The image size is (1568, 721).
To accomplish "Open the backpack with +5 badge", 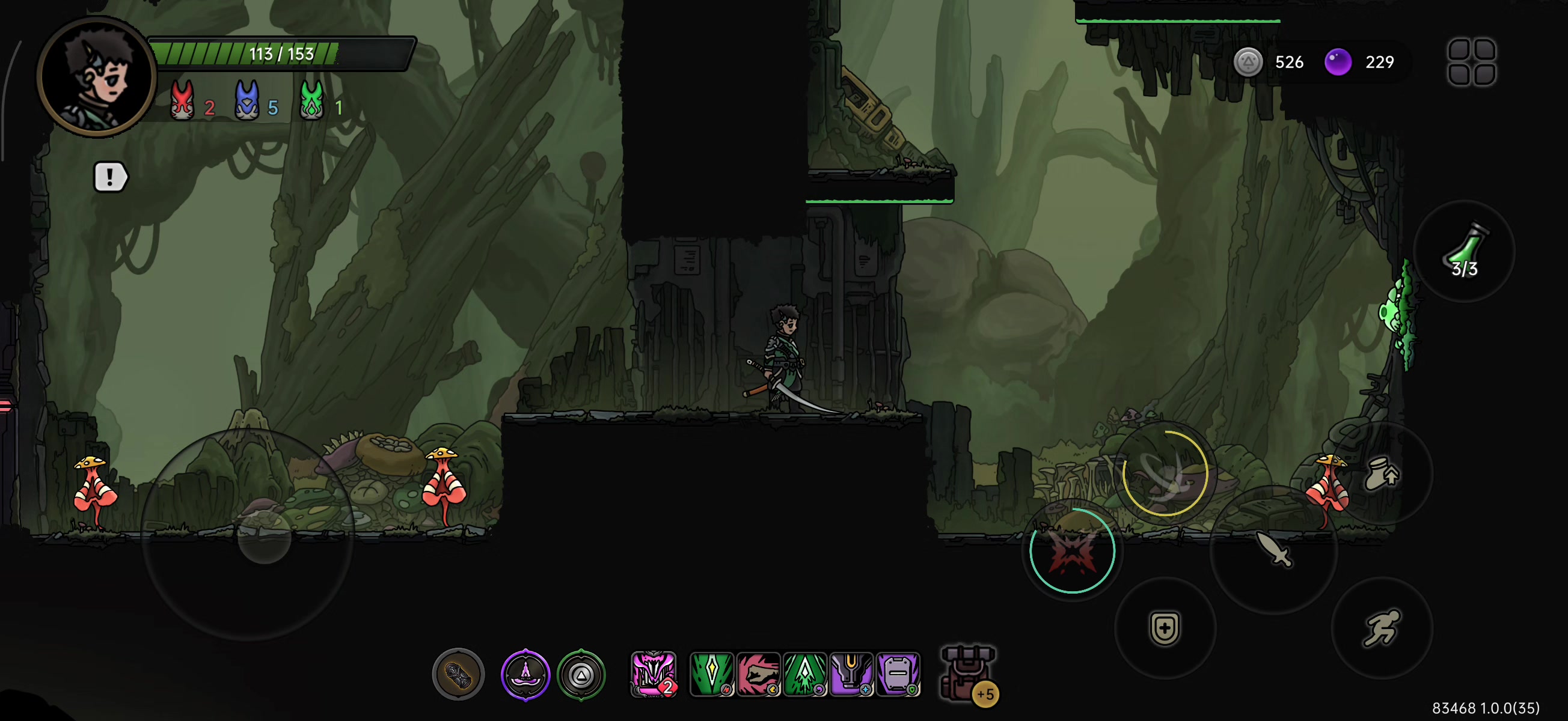I will click(968, 675).
